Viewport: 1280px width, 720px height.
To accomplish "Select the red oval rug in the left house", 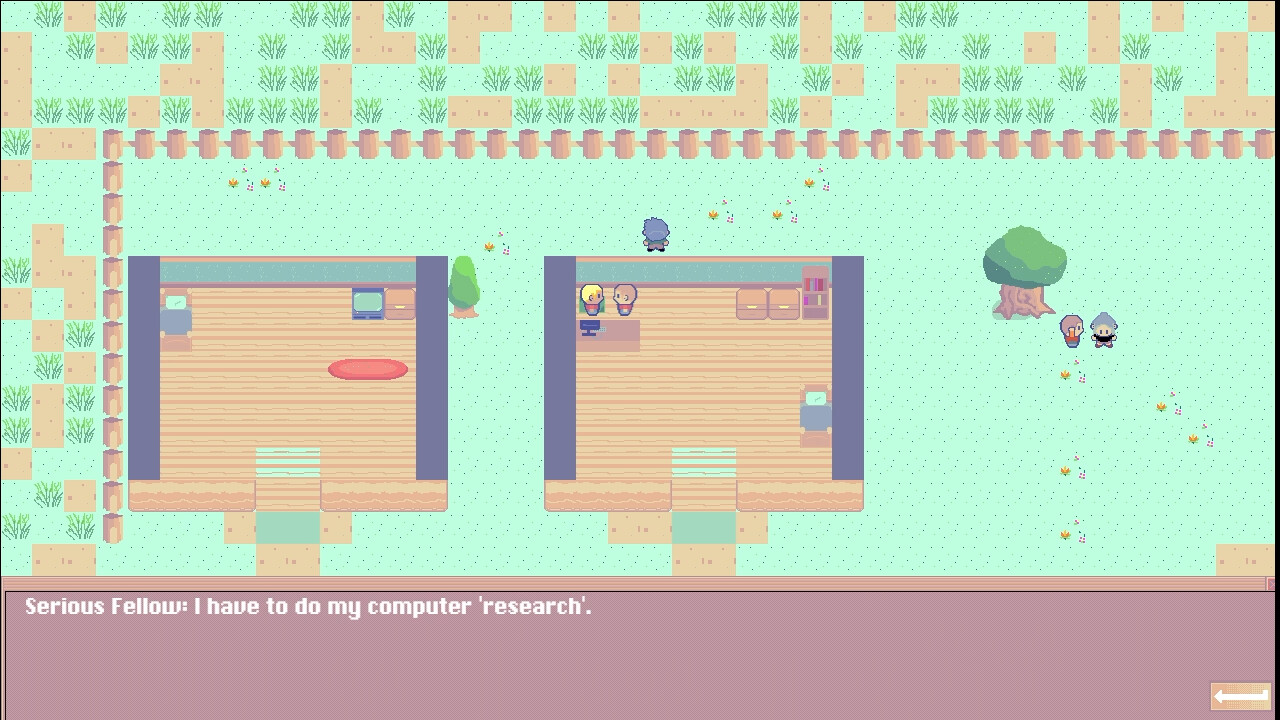I will pos(368,369).
